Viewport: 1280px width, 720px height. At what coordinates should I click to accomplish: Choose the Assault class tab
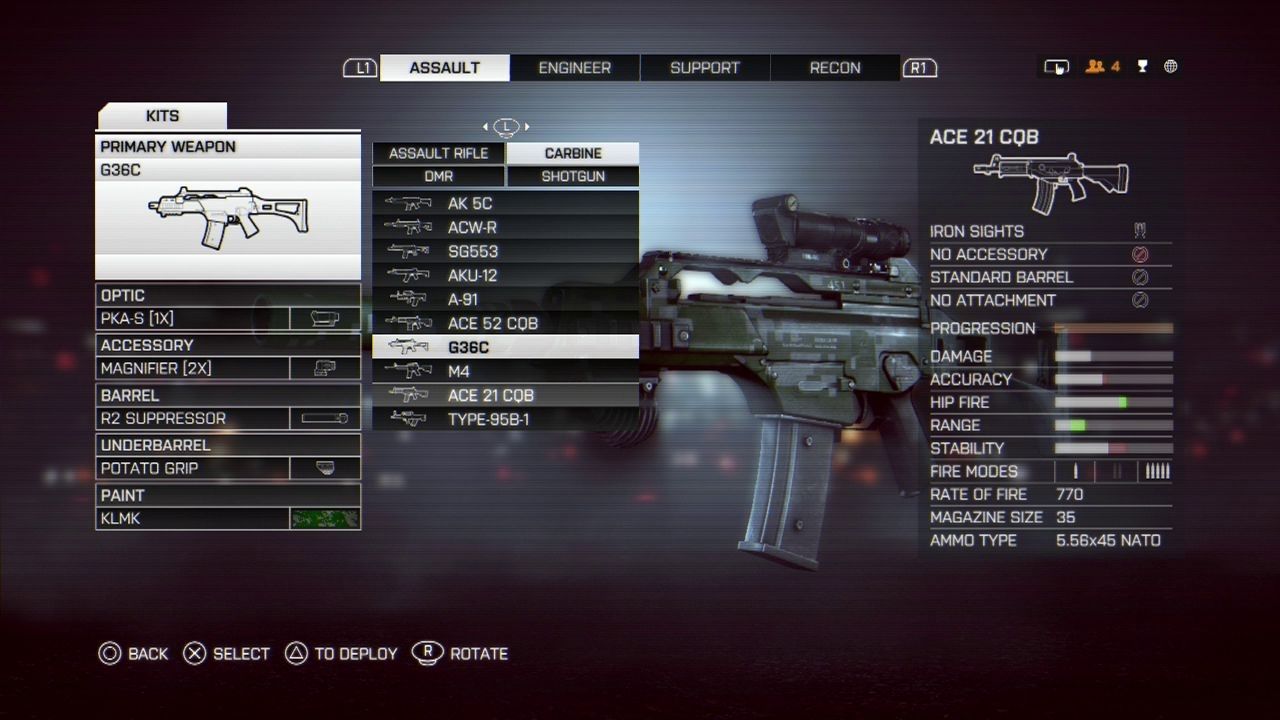click(444, 68)
